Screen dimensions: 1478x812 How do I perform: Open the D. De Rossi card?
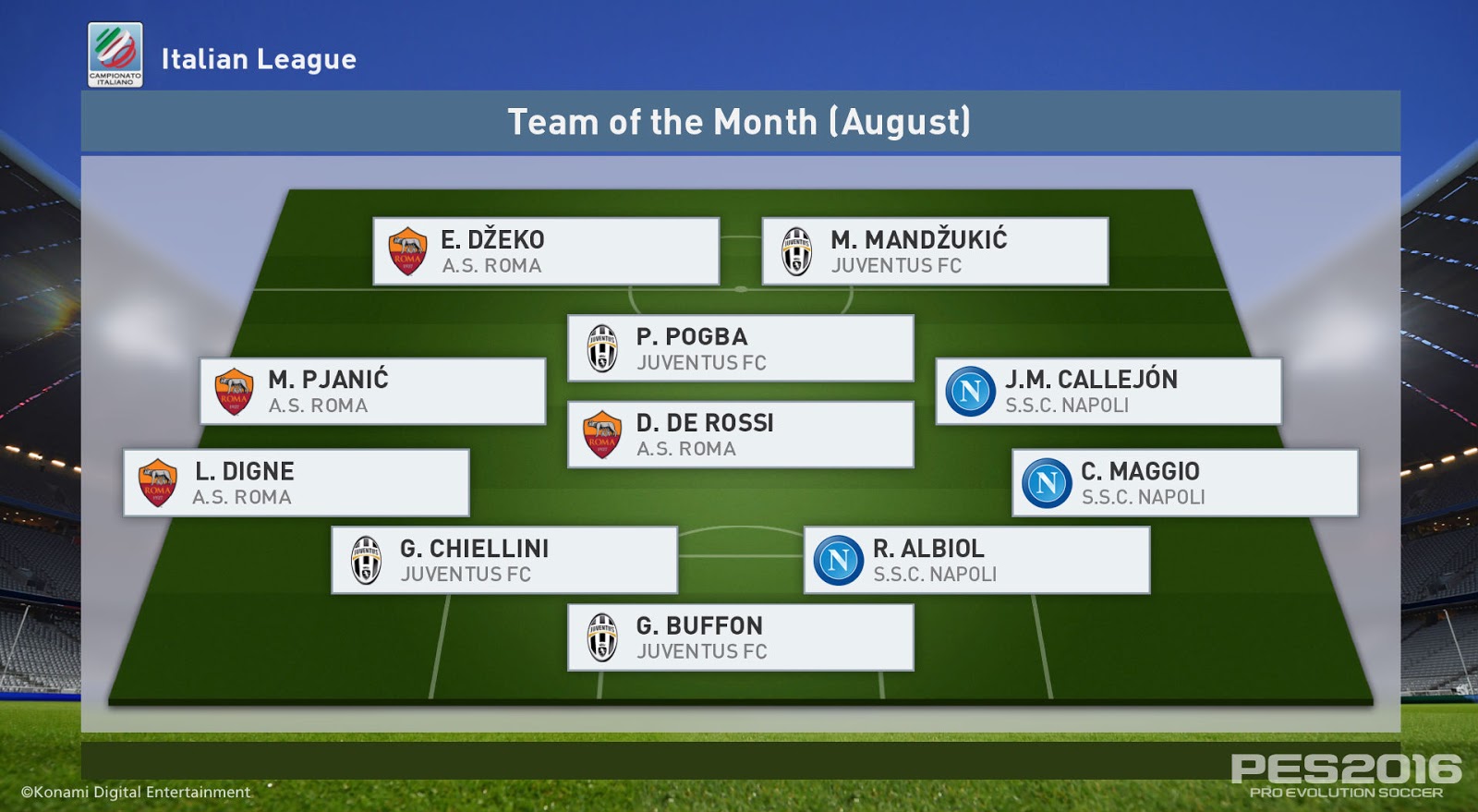point(740,434)
